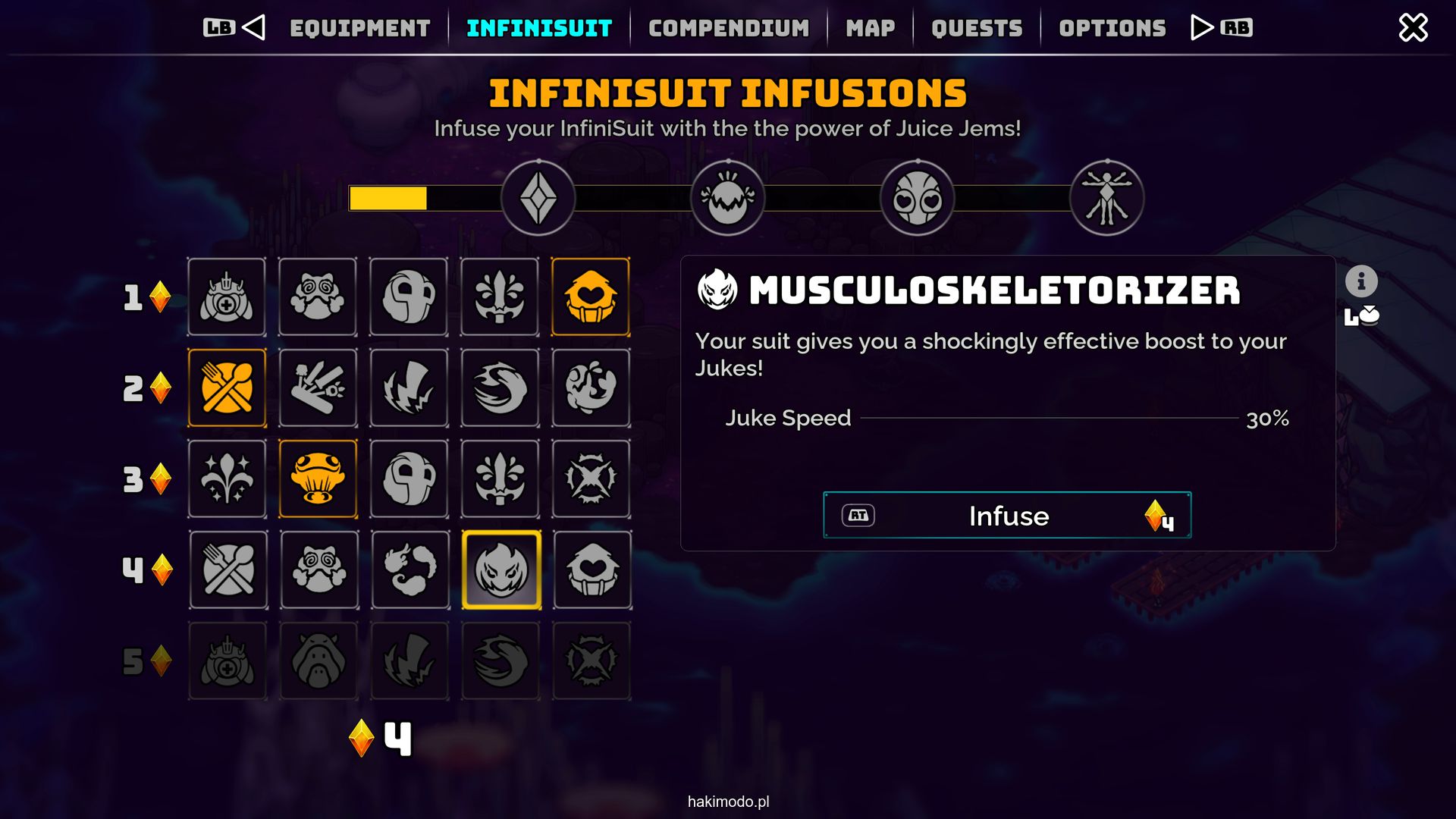Infuse the Musculoskeletorizer for 4 jems
The height and width of the screenshot is (819, 1456).
point(1007,516)
